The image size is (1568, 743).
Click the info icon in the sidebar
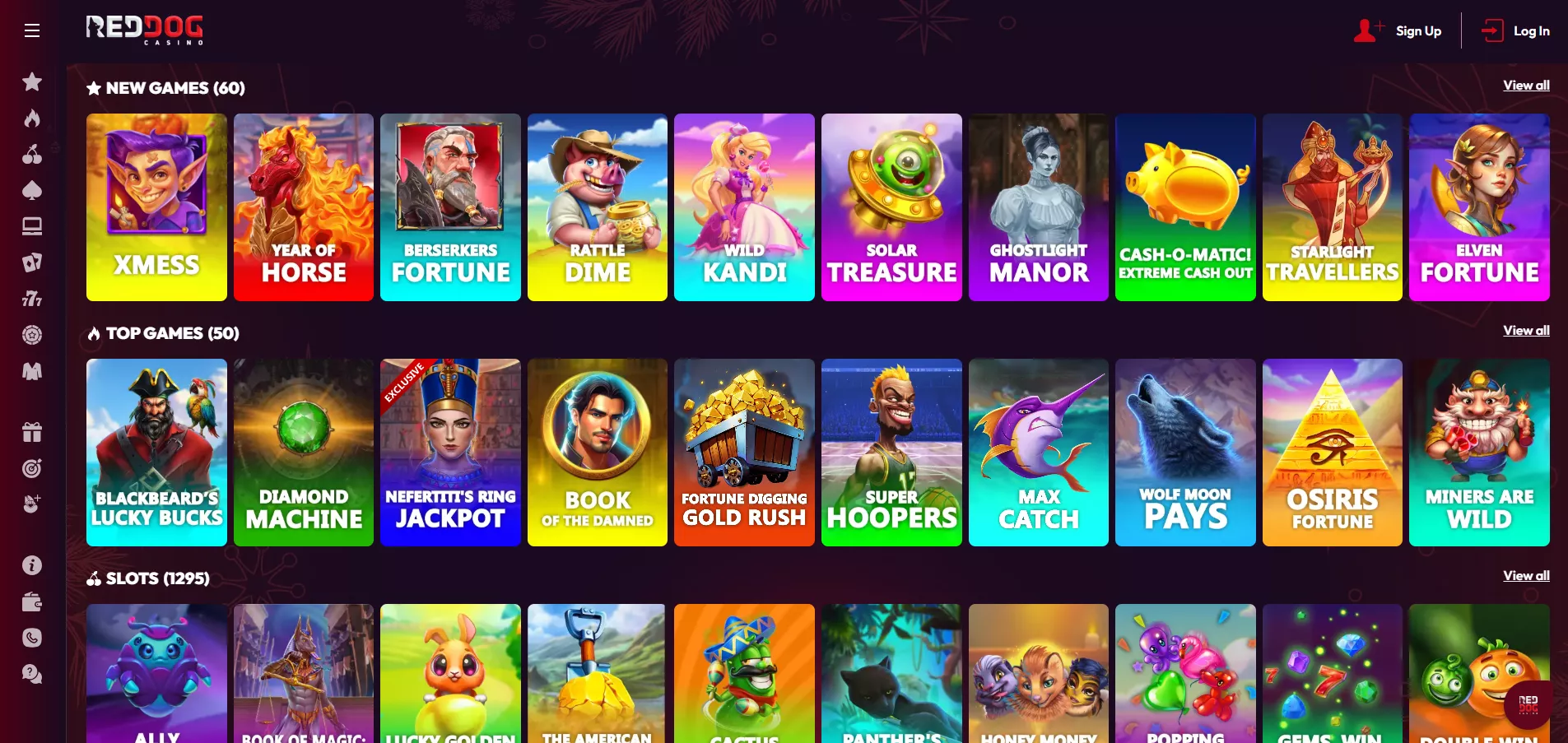click(x=32, y=566)
